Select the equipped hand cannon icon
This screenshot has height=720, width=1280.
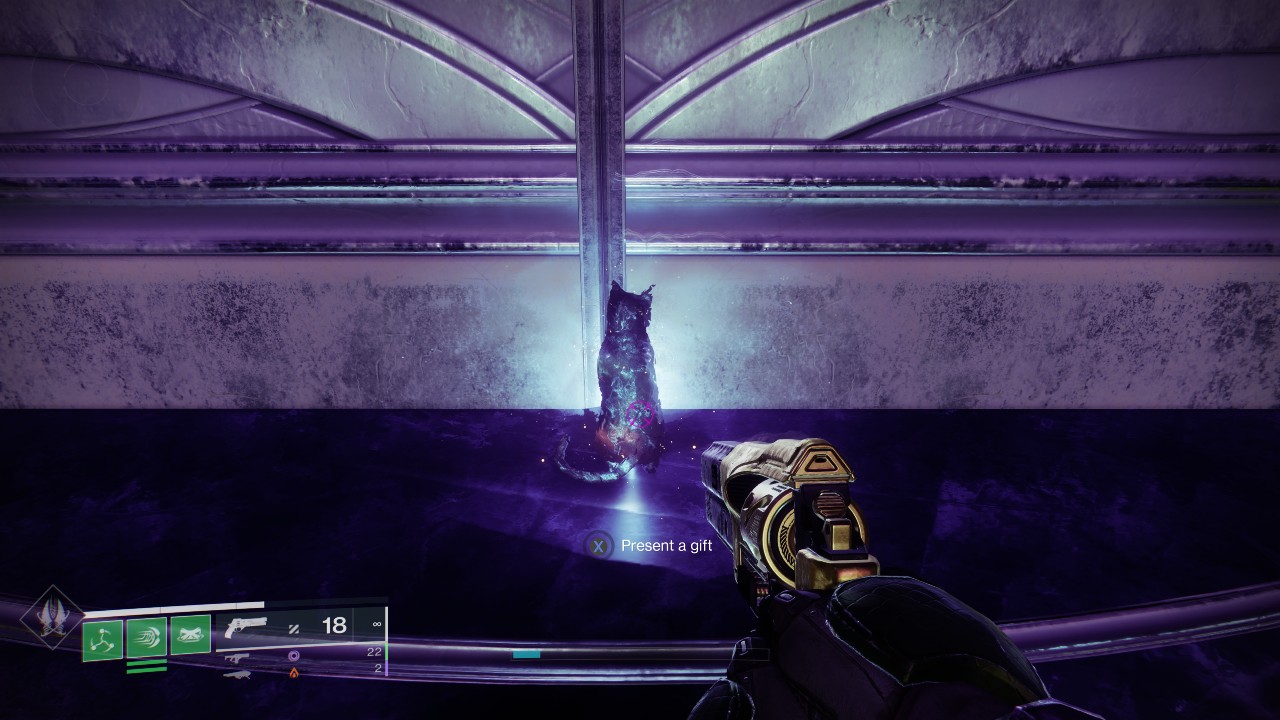(x=246, y=627)
